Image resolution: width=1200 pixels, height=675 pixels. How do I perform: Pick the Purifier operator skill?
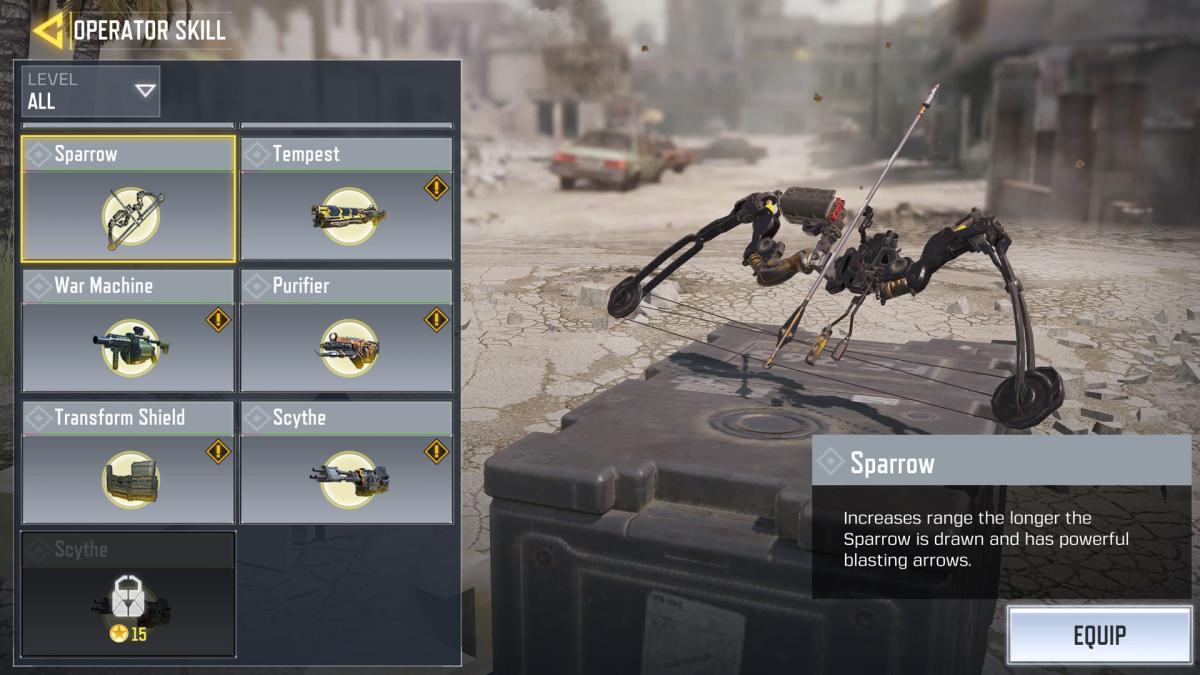tap(346, 331)
